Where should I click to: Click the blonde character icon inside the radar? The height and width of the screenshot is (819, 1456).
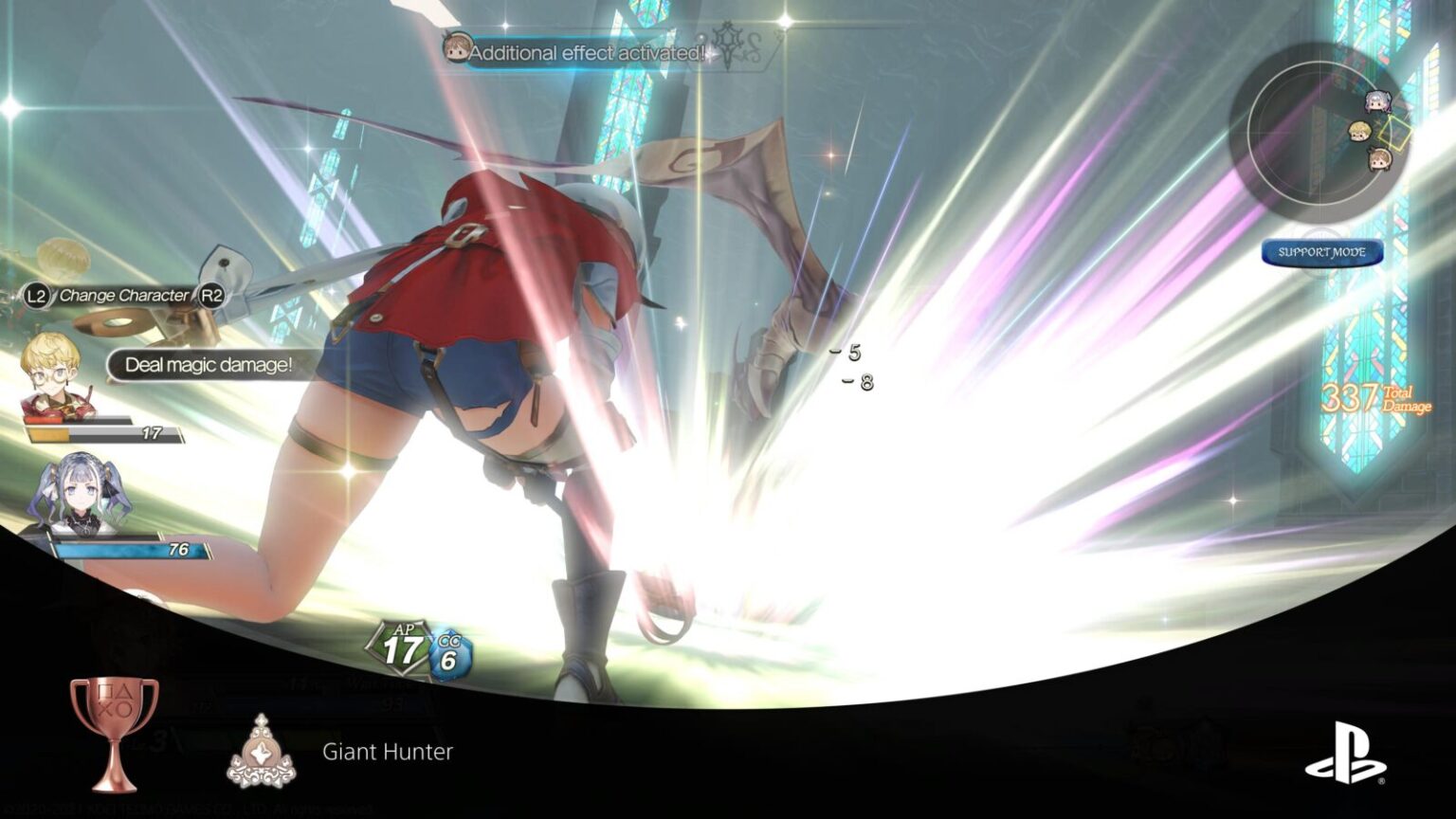1358,131
